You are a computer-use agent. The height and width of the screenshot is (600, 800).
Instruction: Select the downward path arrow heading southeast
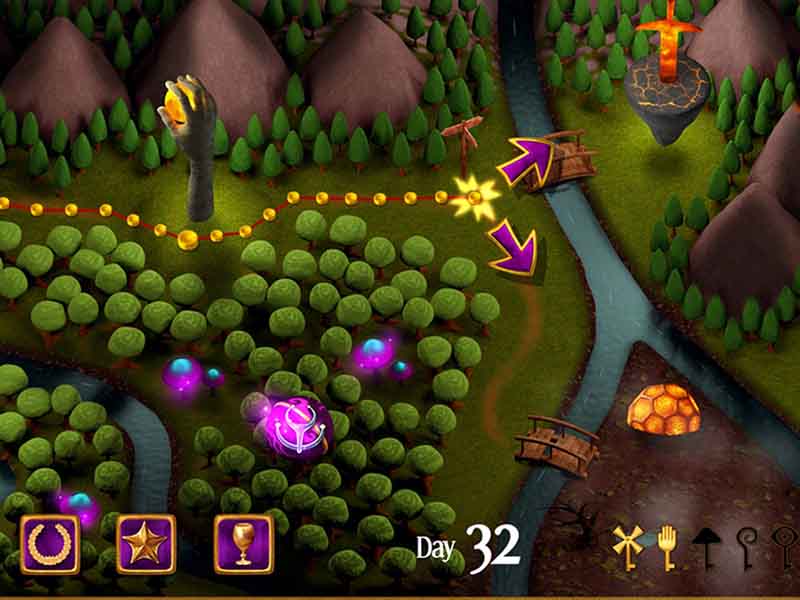[x=514, y=249]
